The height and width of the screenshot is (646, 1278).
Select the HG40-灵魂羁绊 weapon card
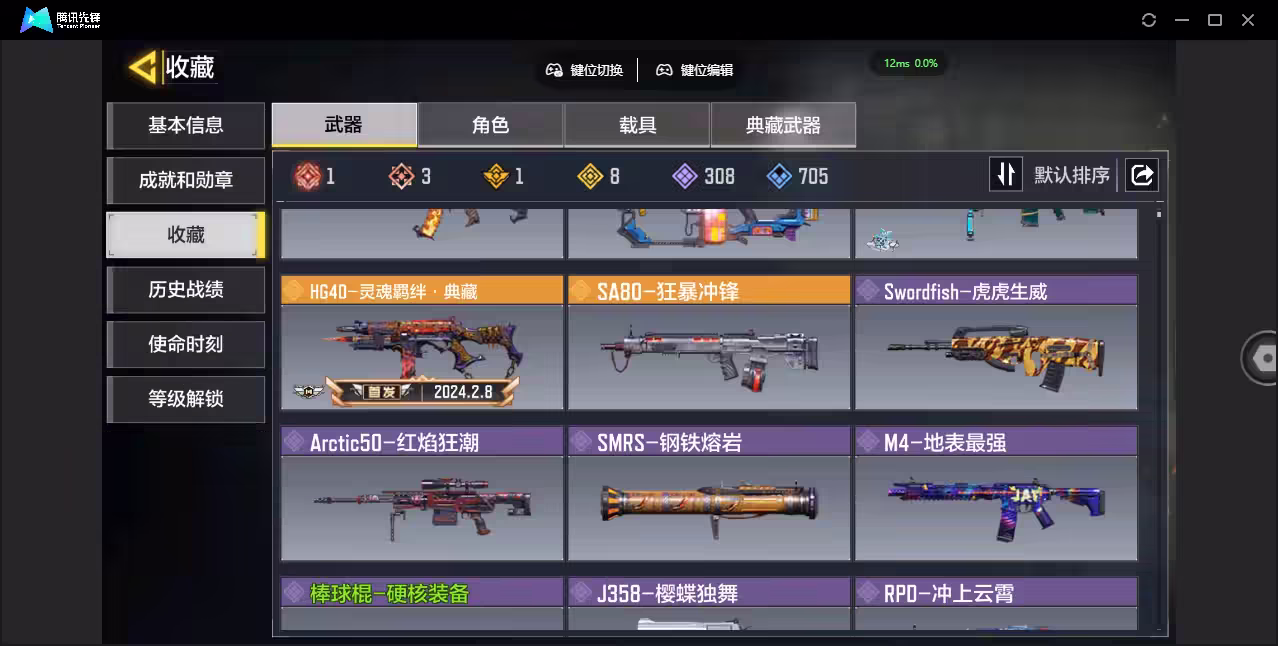422,343
